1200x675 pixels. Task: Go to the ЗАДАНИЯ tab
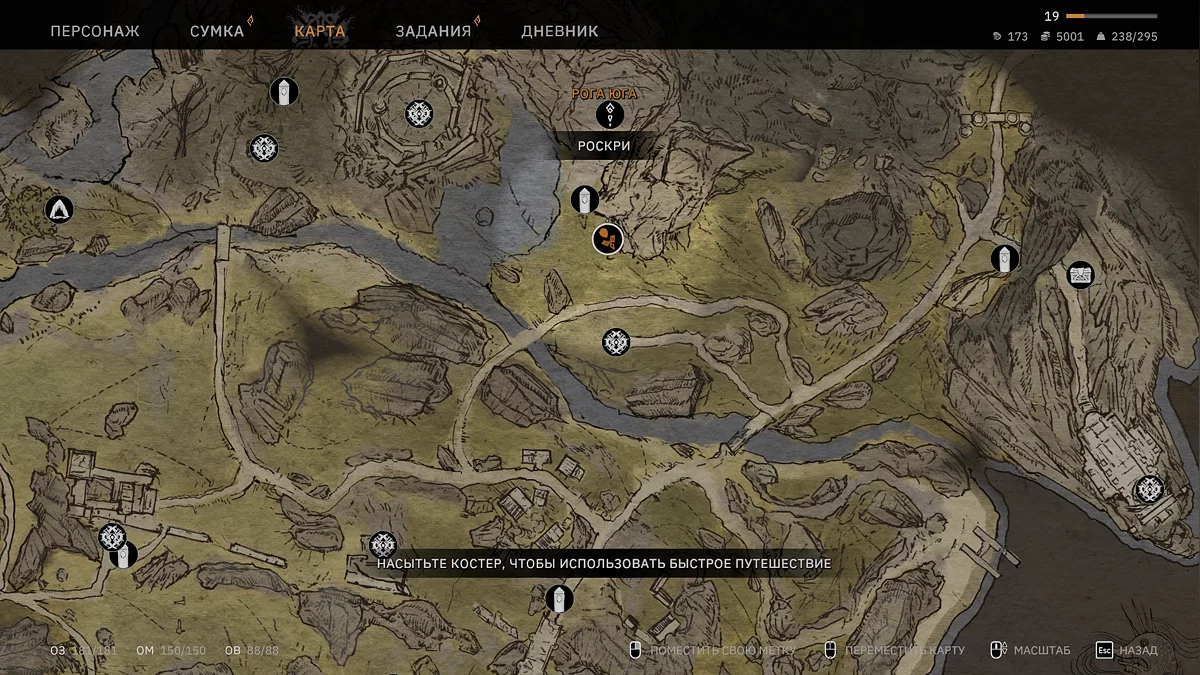433,31
